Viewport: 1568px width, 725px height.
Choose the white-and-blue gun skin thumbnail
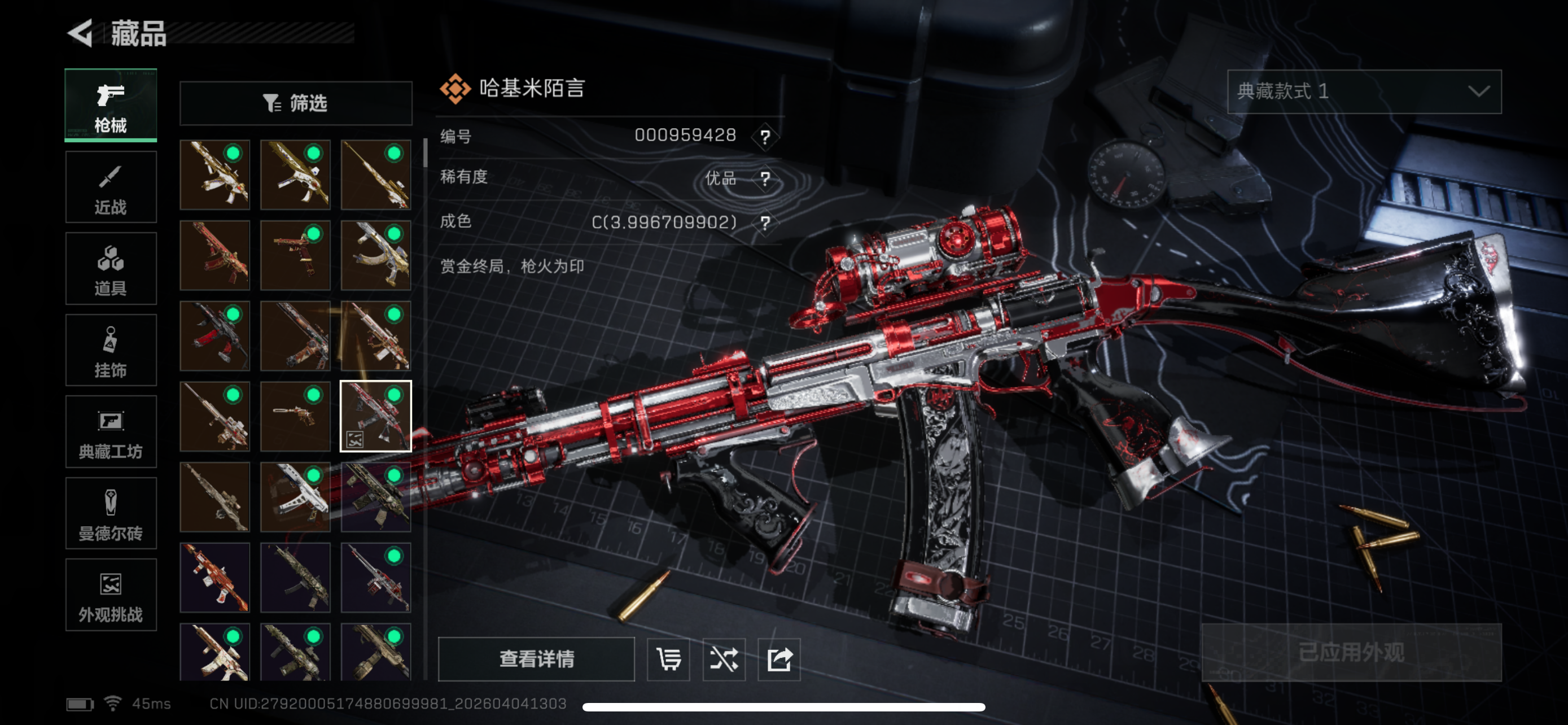tap(295, 497)
